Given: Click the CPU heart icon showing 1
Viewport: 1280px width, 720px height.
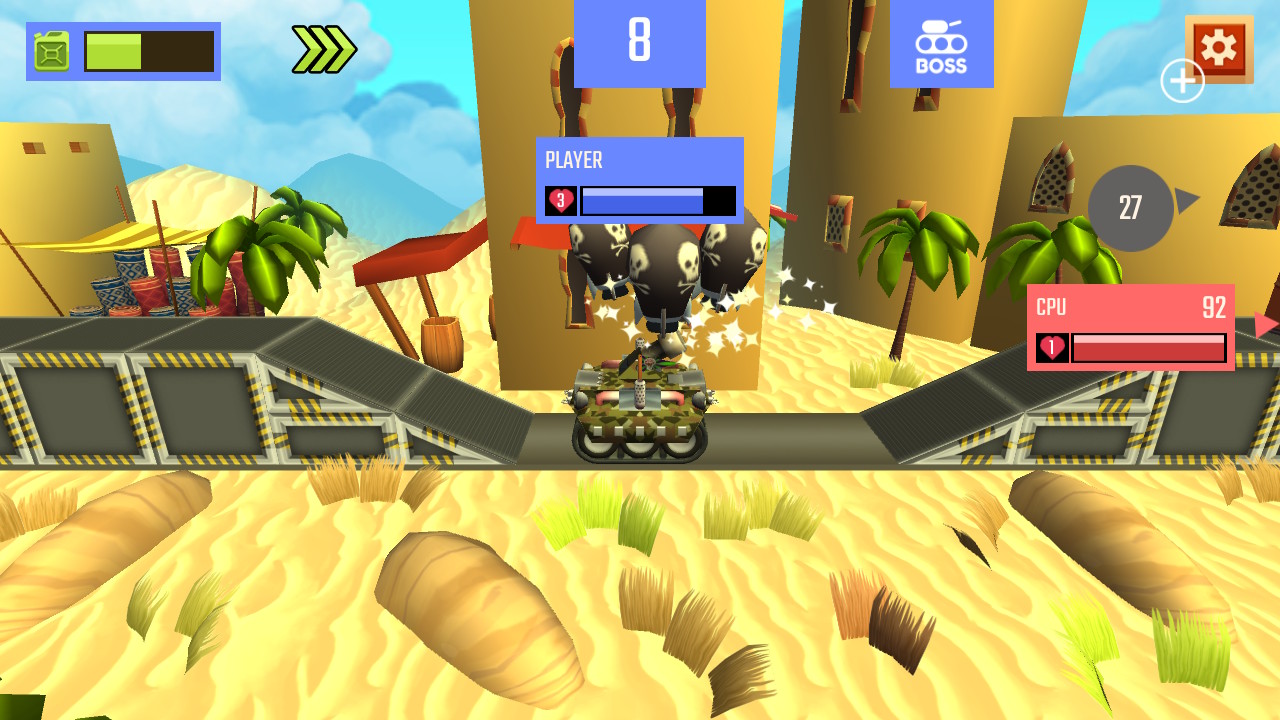Looking at the screenshot, I should pyautogui.click(x=1050, y=347).
